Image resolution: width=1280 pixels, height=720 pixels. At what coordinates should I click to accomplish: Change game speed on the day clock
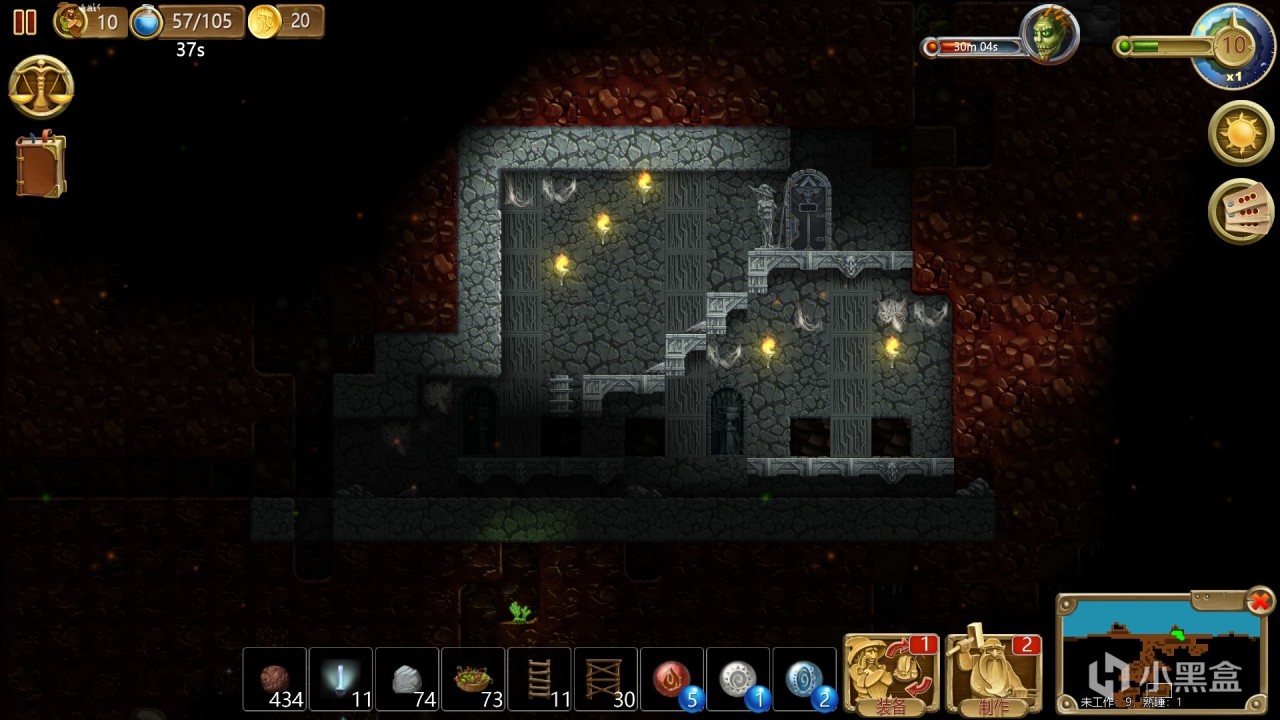coord(1233,47)
